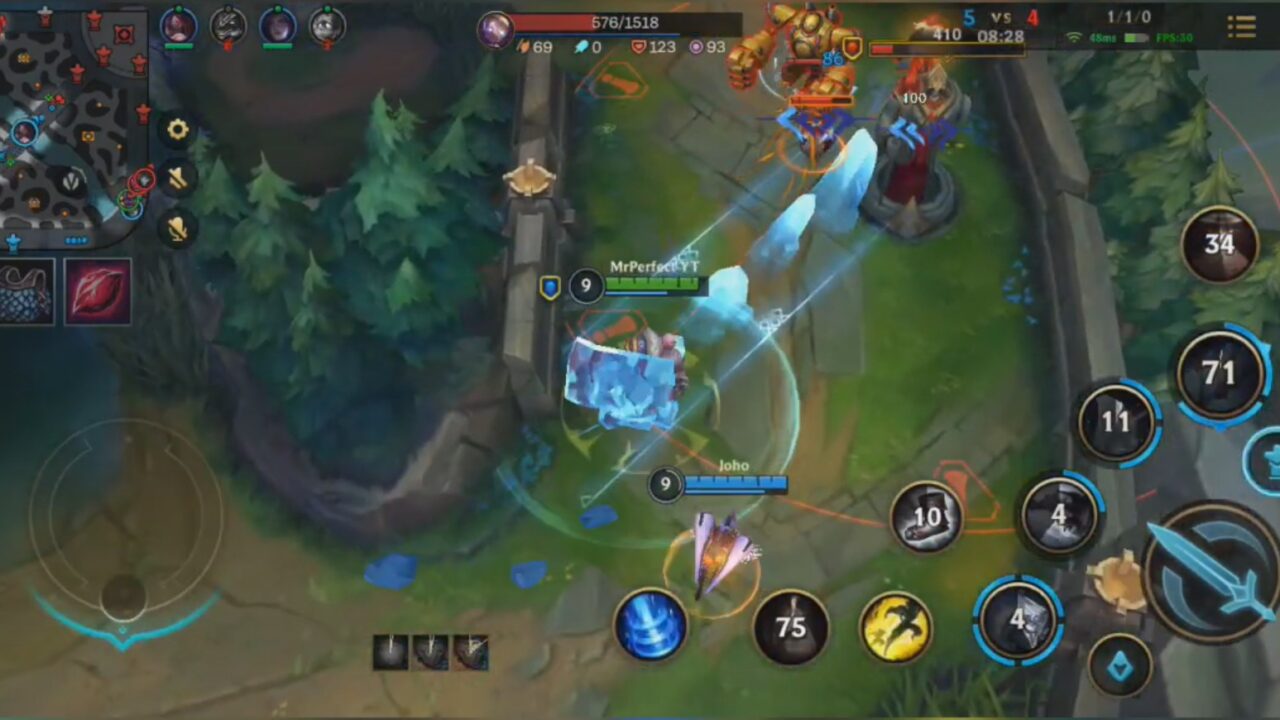The image size is (1280, 720).
Task: Use the item icon showing 75 cooldown
Action: coord(791,628)
